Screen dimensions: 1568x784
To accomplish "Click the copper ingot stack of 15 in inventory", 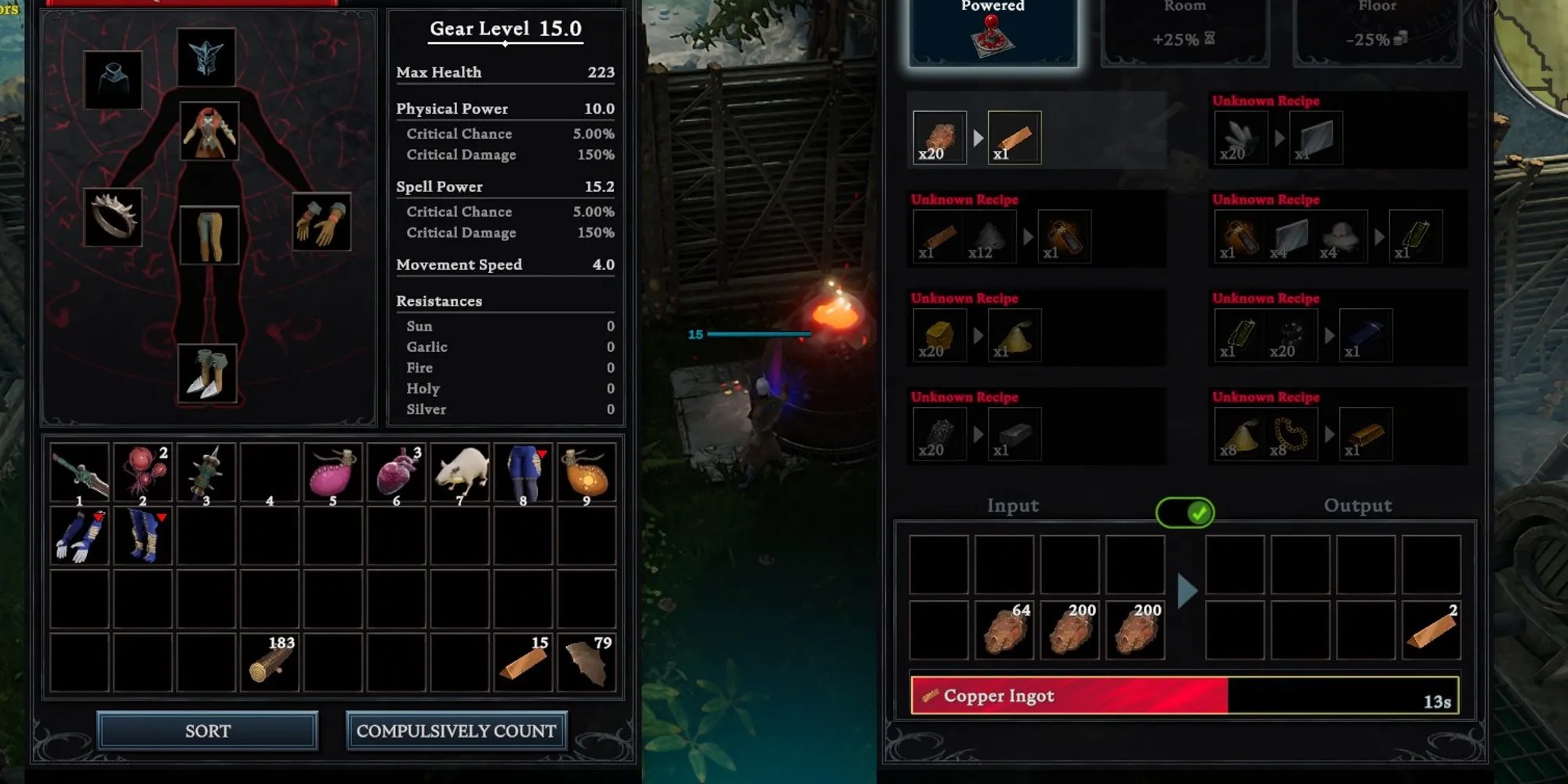I will pos(524,659).
